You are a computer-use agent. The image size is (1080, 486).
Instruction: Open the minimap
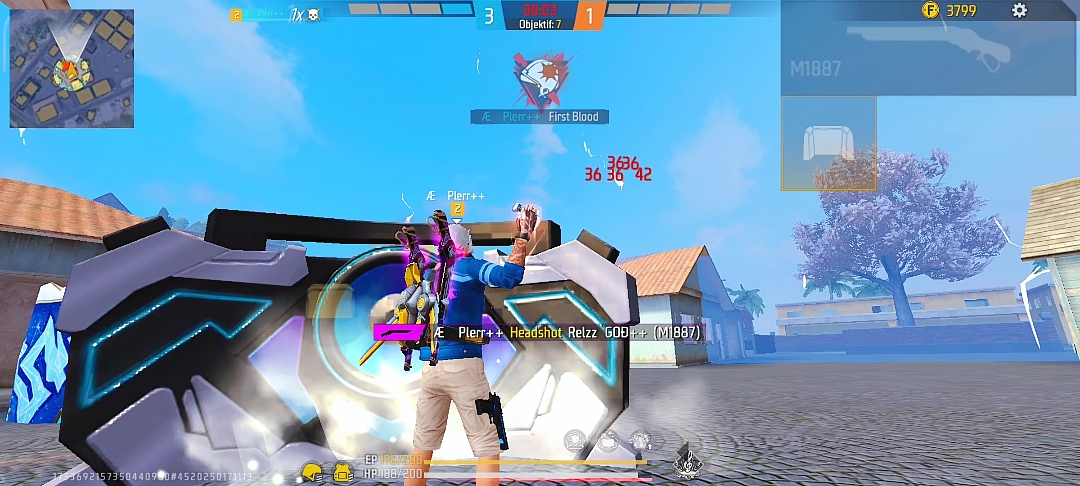point(71,68)
